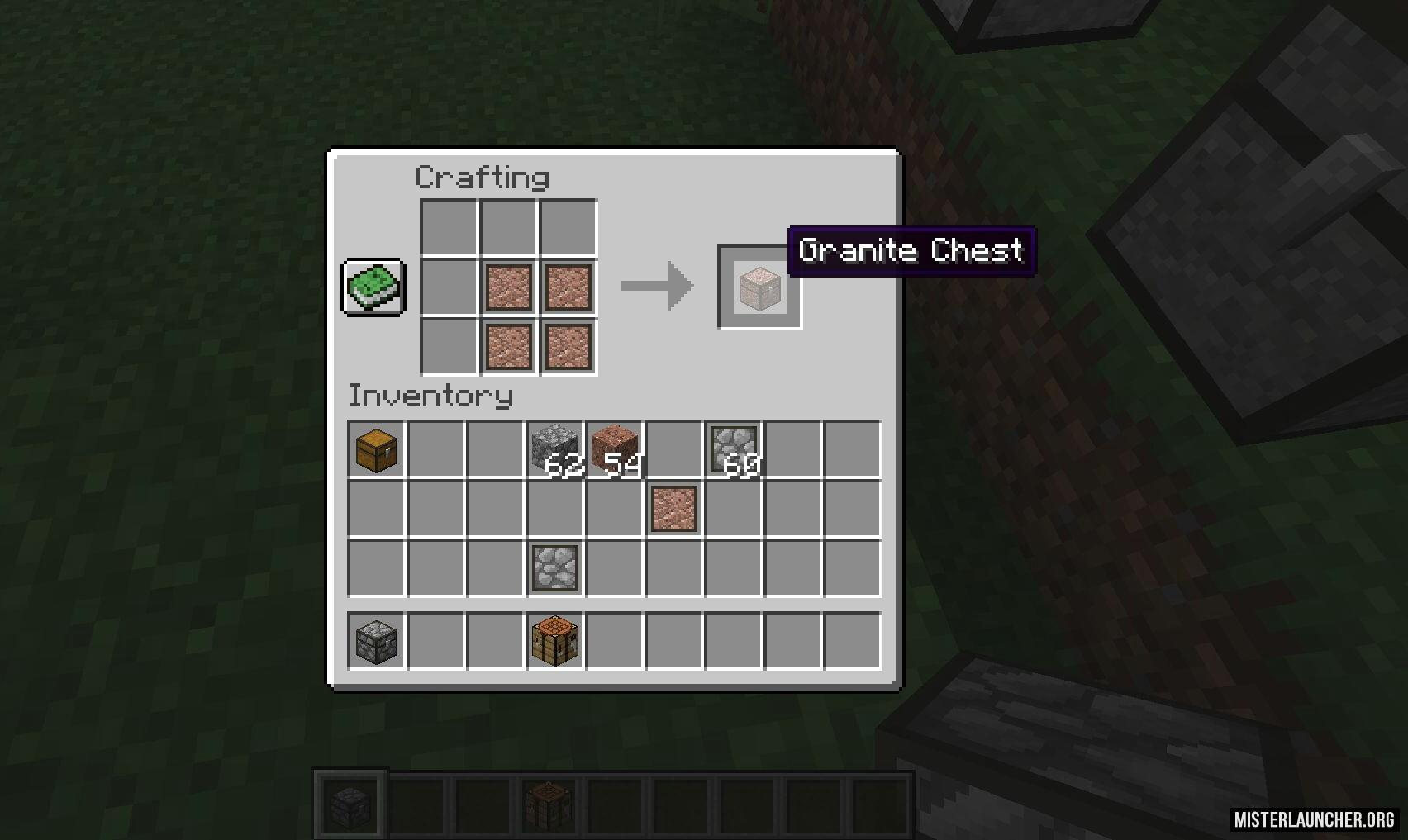This screenshot has height=840, width=1408.
Task: Select the wooden chest in the inventory
Action: [377, 450]
